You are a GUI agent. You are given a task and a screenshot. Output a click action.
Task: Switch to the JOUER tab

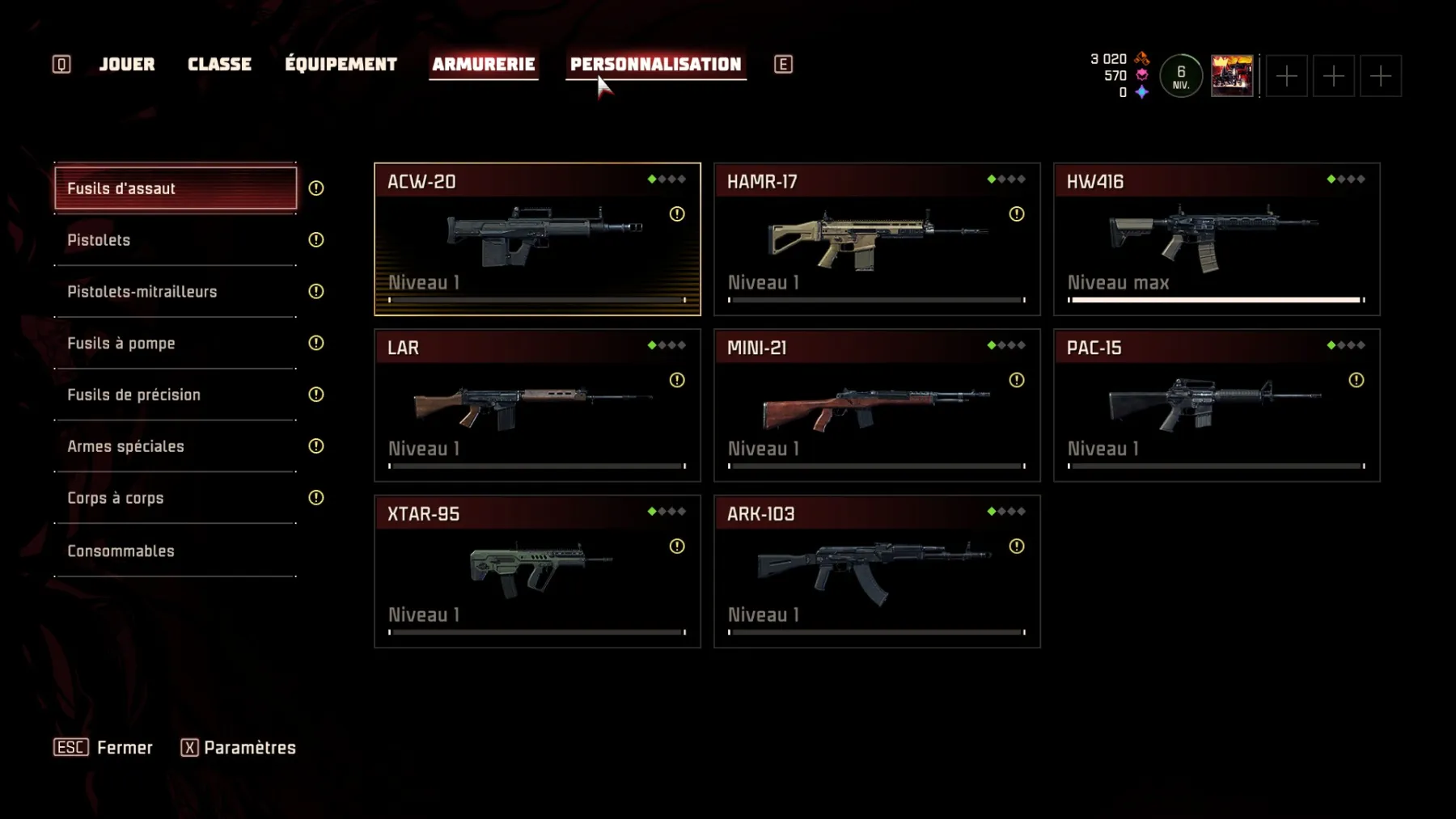click(127, 65)
